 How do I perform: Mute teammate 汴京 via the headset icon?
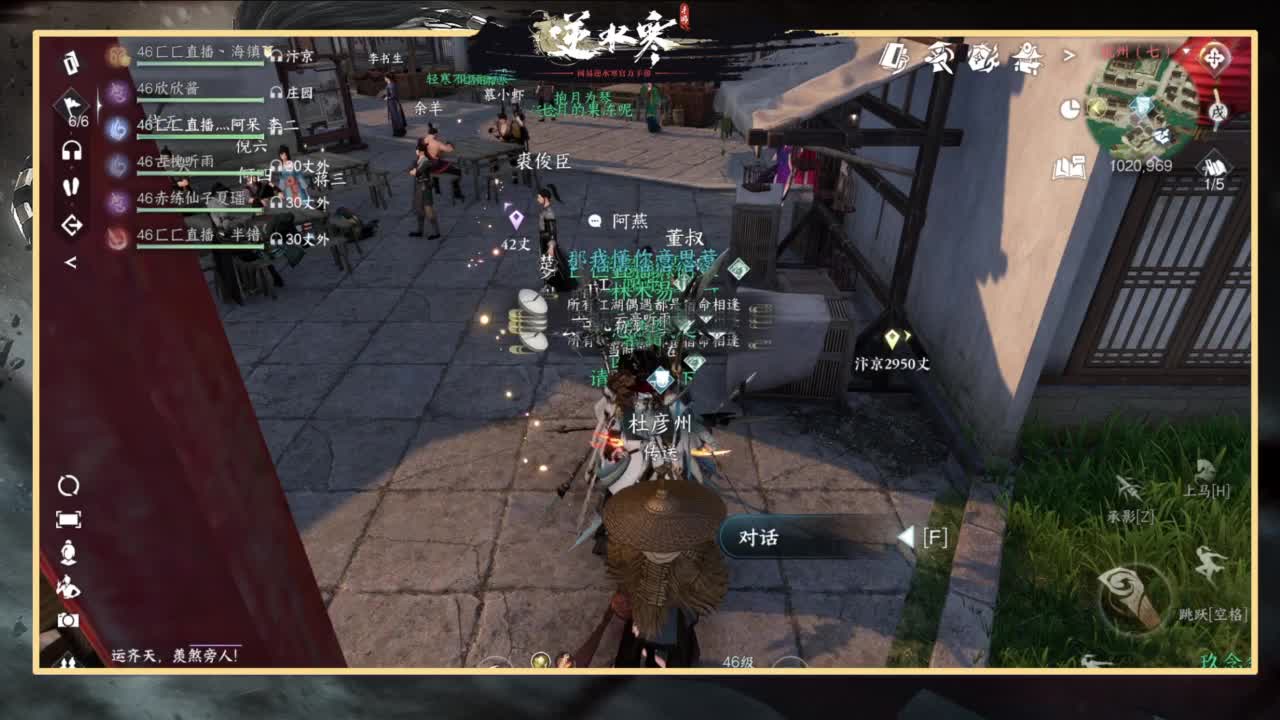[x=277, y=56]
